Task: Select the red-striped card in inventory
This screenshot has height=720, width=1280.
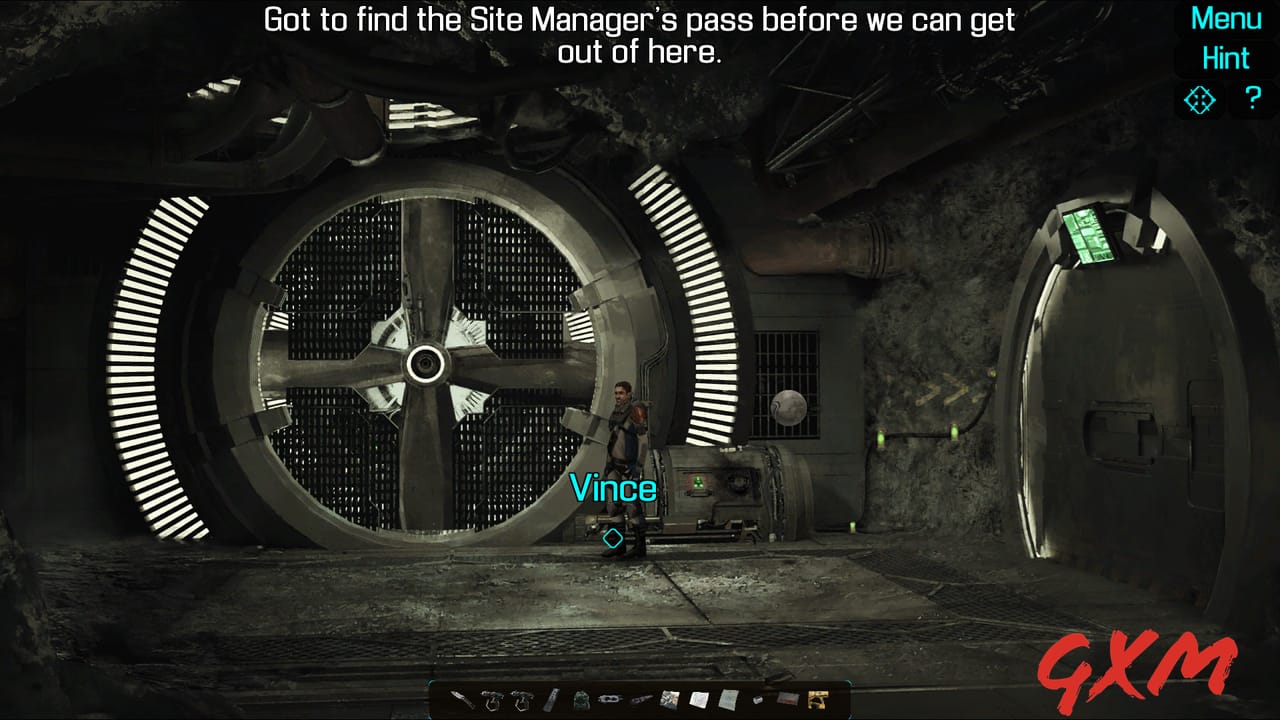Action: (x=788, y=699)
